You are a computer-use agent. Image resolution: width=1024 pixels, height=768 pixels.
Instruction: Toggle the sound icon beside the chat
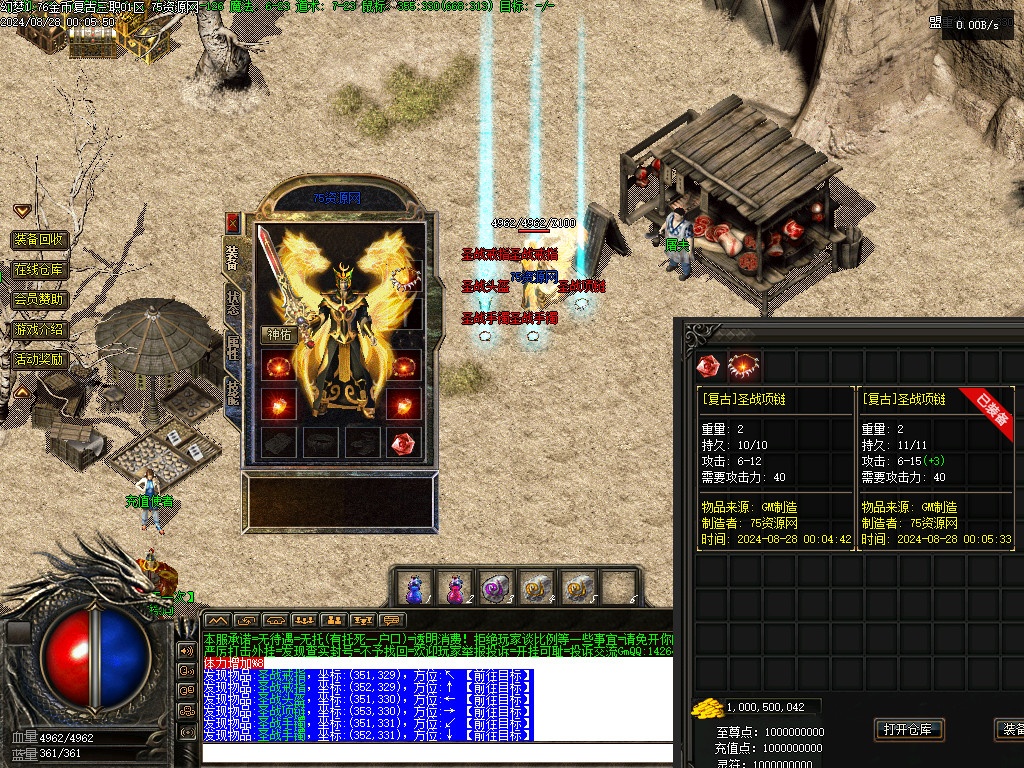pyautogui.click(x=186, y=650)
